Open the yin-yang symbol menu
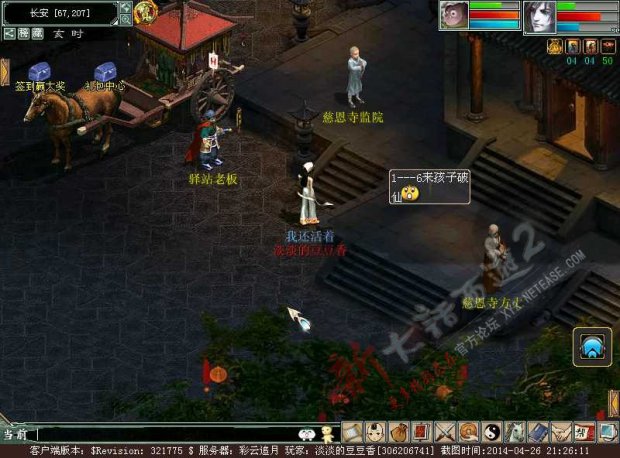The height and width of the screenshot is (458, 620). (x=491, y=432)
